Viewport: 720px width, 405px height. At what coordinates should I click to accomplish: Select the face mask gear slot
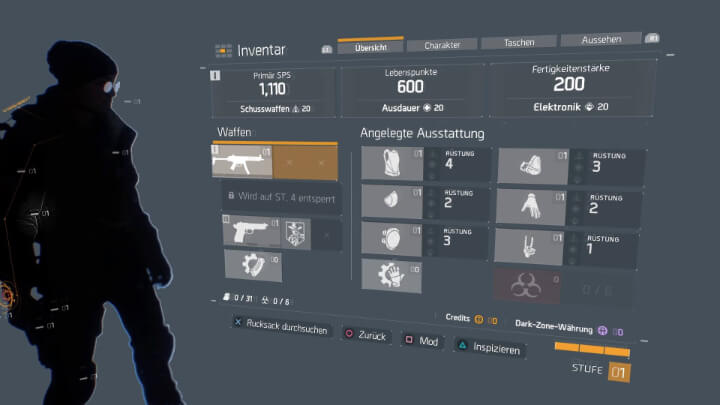[x=394, y=202]
